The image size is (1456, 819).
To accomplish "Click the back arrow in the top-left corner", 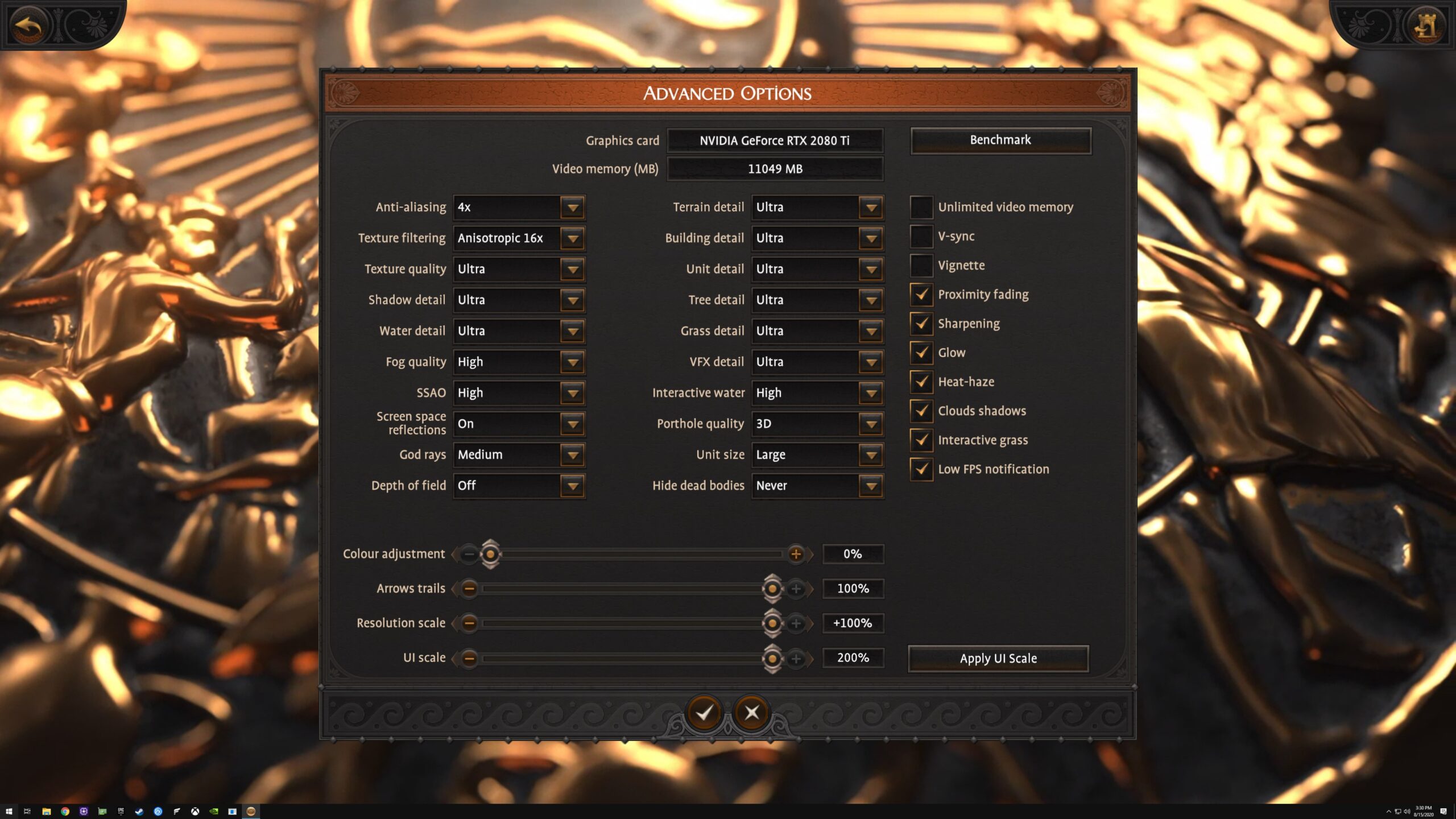I will (28, 24).
